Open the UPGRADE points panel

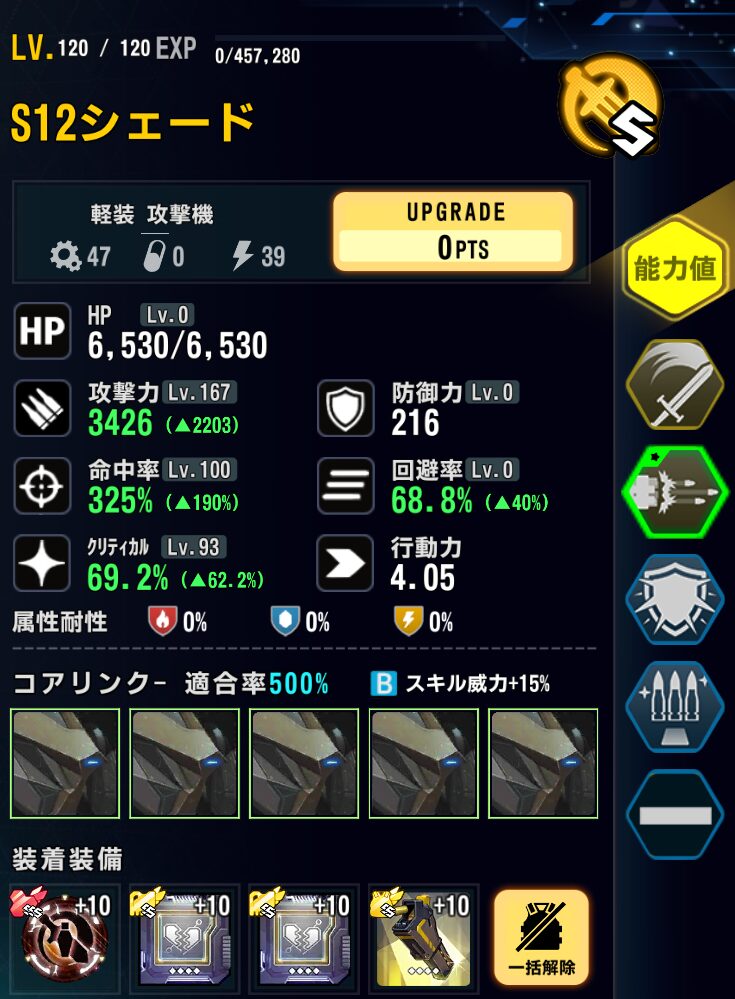pos(452,233)
